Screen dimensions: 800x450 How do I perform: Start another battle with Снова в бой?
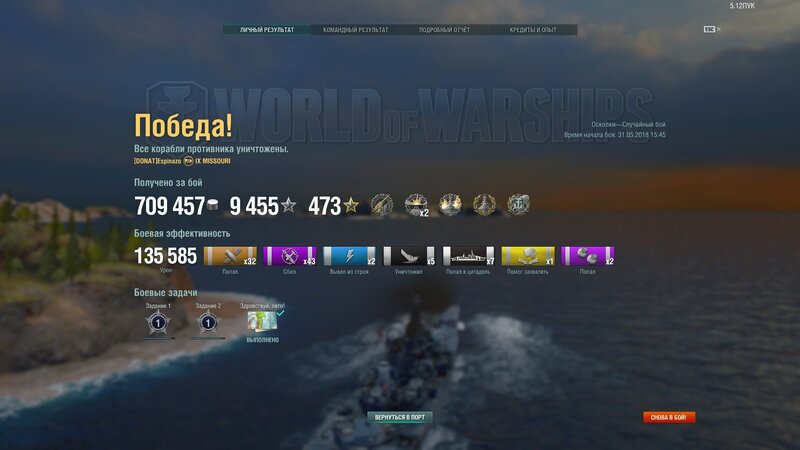tap(668, 417)
